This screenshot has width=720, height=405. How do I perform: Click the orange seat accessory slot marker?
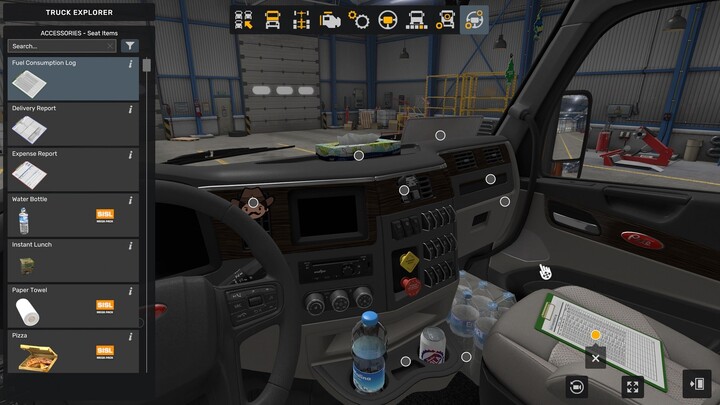click(596, 335)
